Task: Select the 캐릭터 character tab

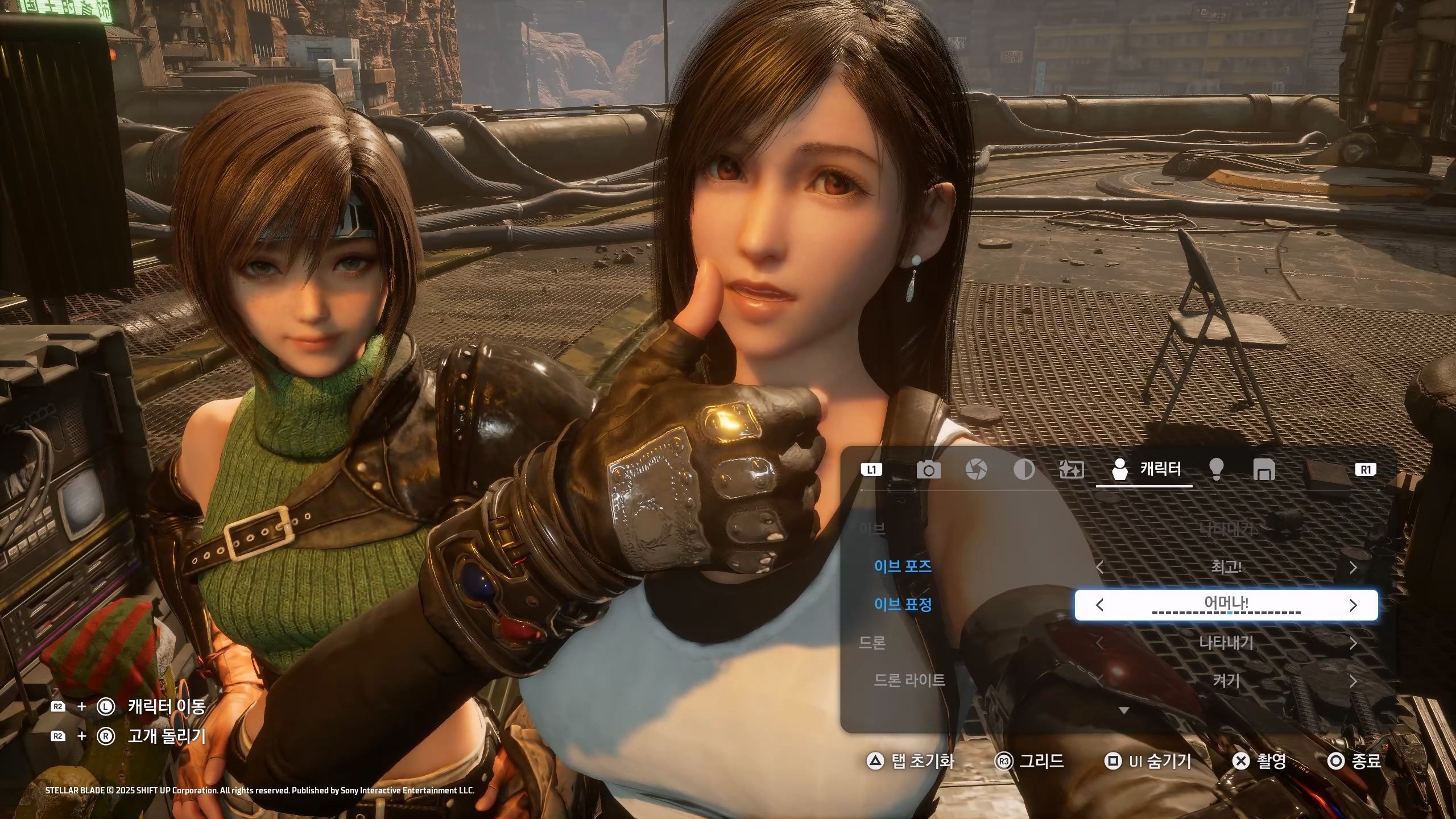Action: 1144,470
